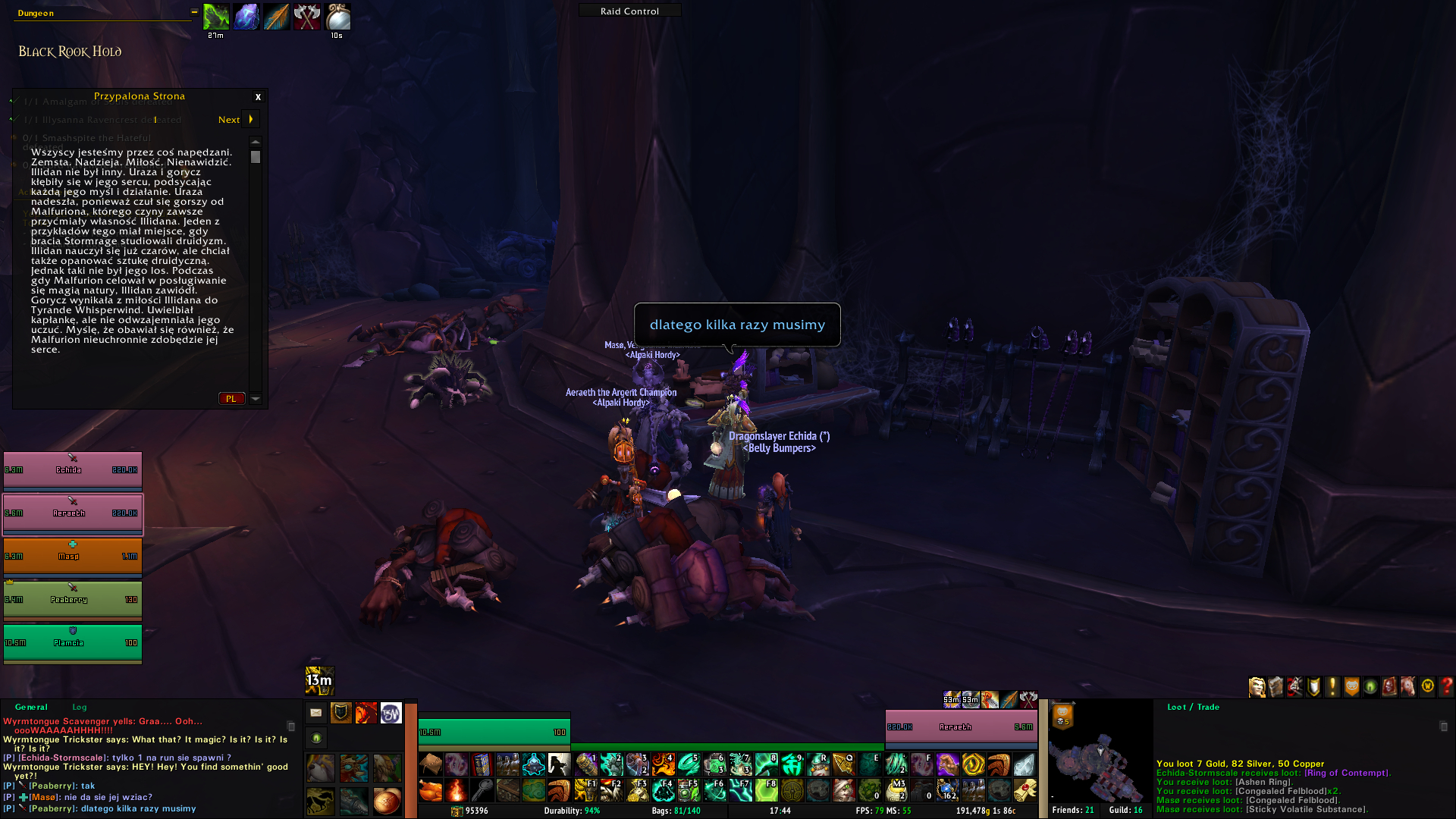Close the Przypalona Strona book window

point(258,97)
